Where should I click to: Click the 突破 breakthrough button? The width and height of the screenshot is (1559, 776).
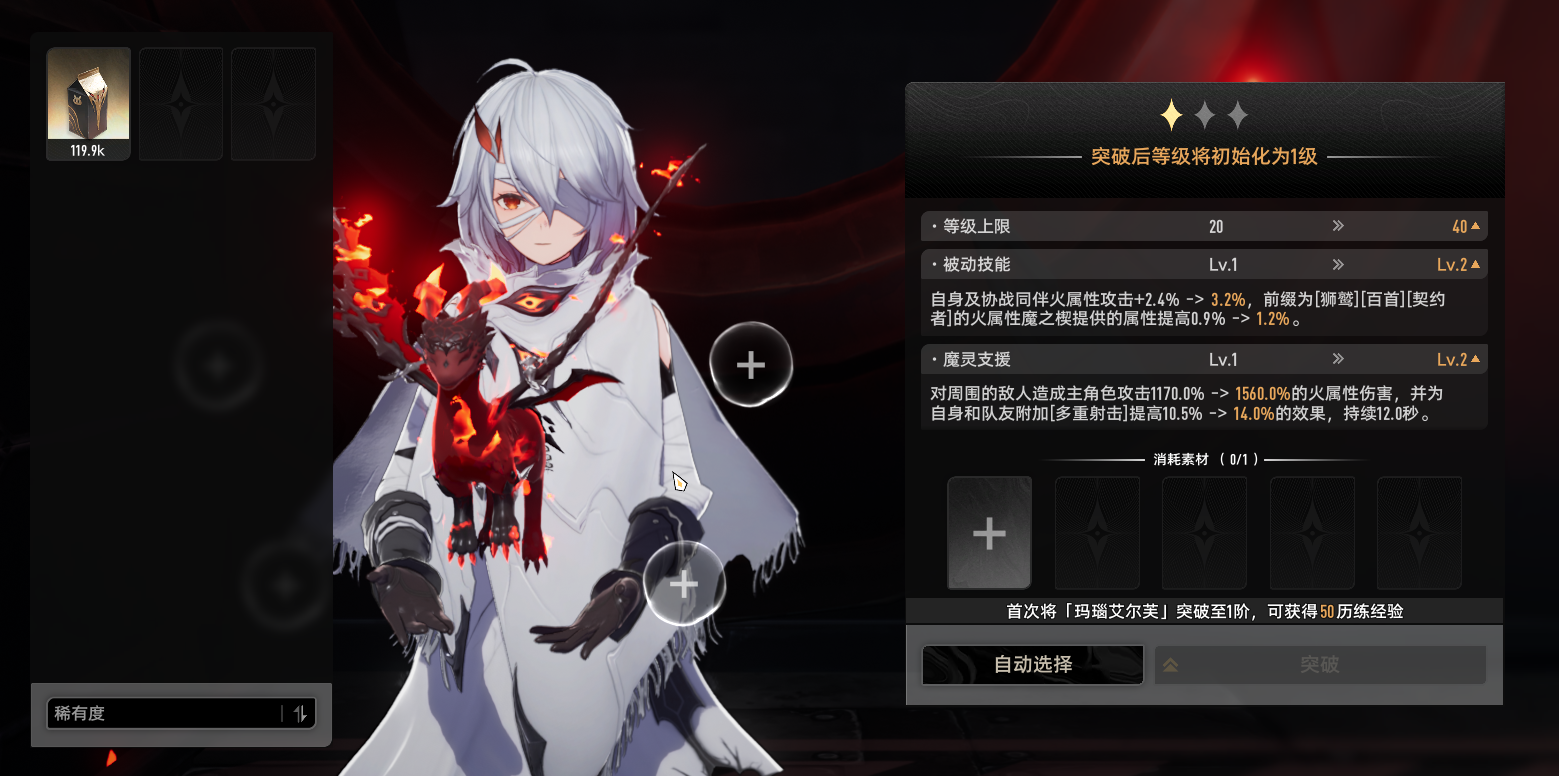[x=1319, y=665]
